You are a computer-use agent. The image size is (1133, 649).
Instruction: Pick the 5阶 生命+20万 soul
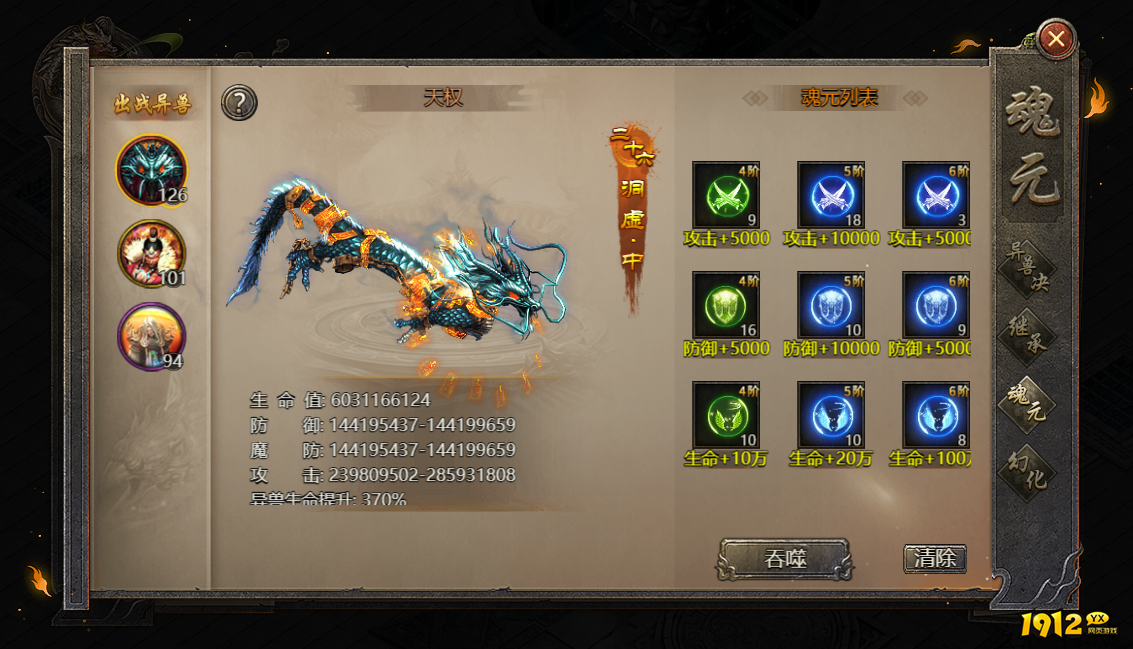[831, 415]
